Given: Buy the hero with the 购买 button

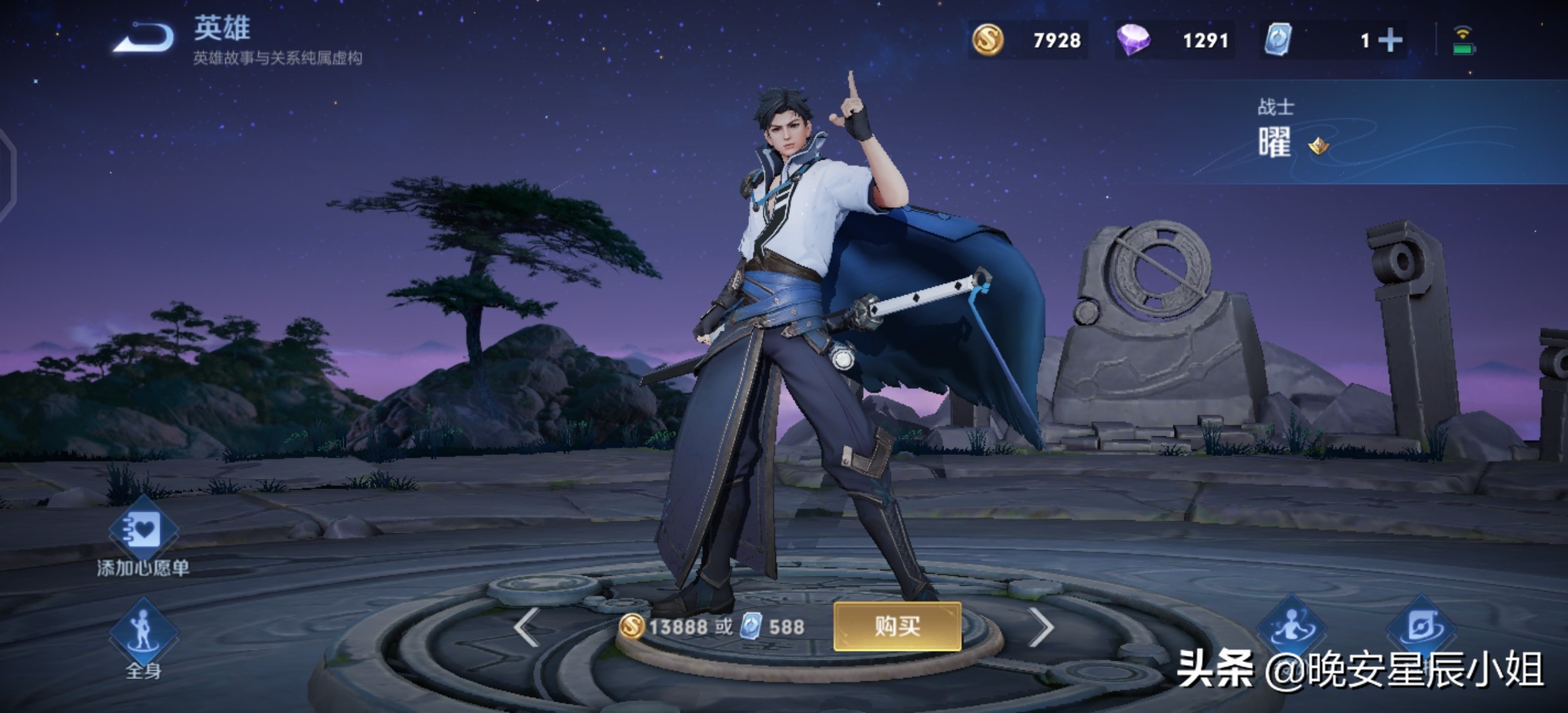Looking at the screenshot, I should [897, 626].
